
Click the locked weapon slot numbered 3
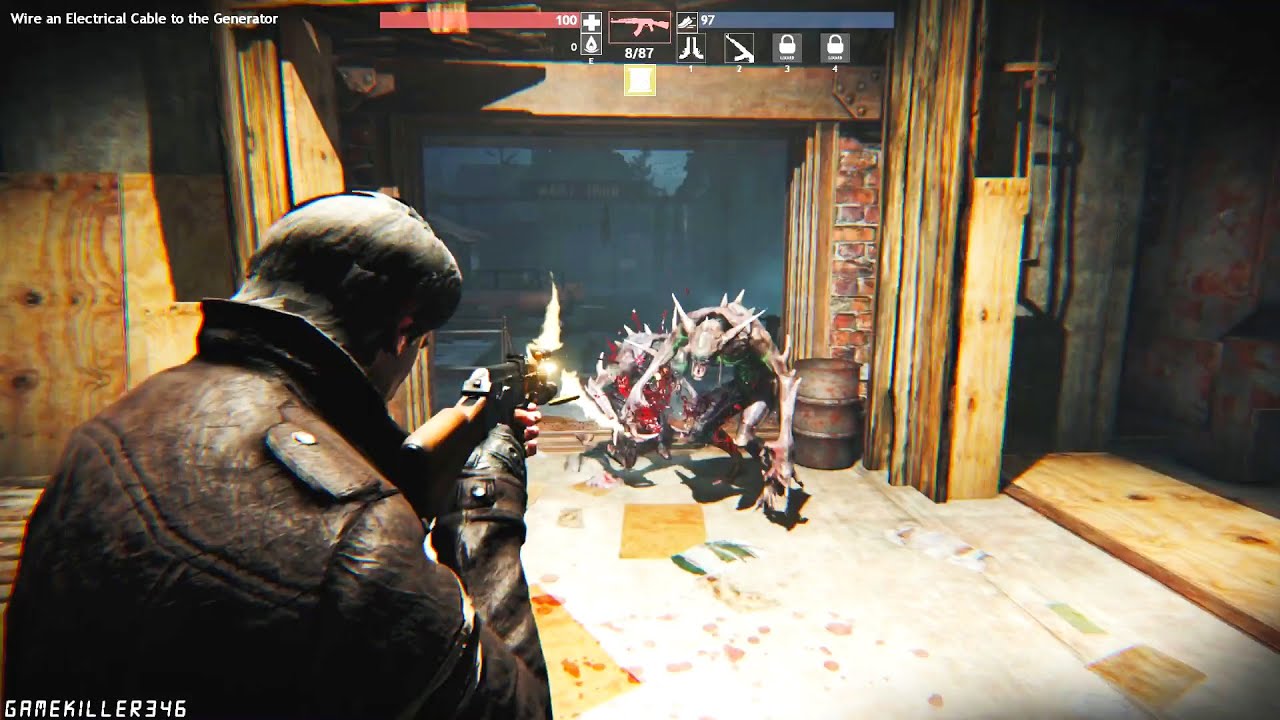point(787,47)
